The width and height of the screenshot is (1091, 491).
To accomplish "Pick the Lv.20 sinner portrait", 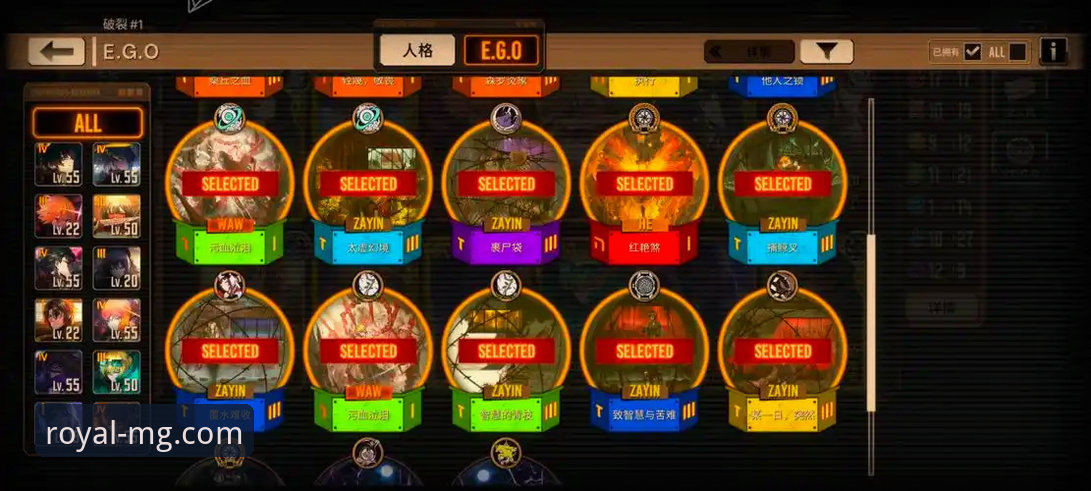I will [x=117, y=267].
